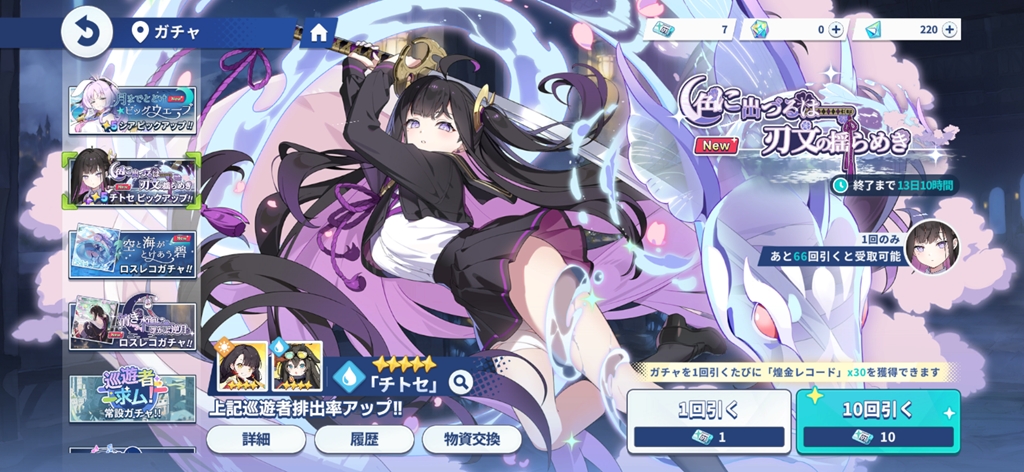Add blue crystals with the plus button
Image resolution: width=1024 pixels, height=472 pixels.
tap(949, 30)
